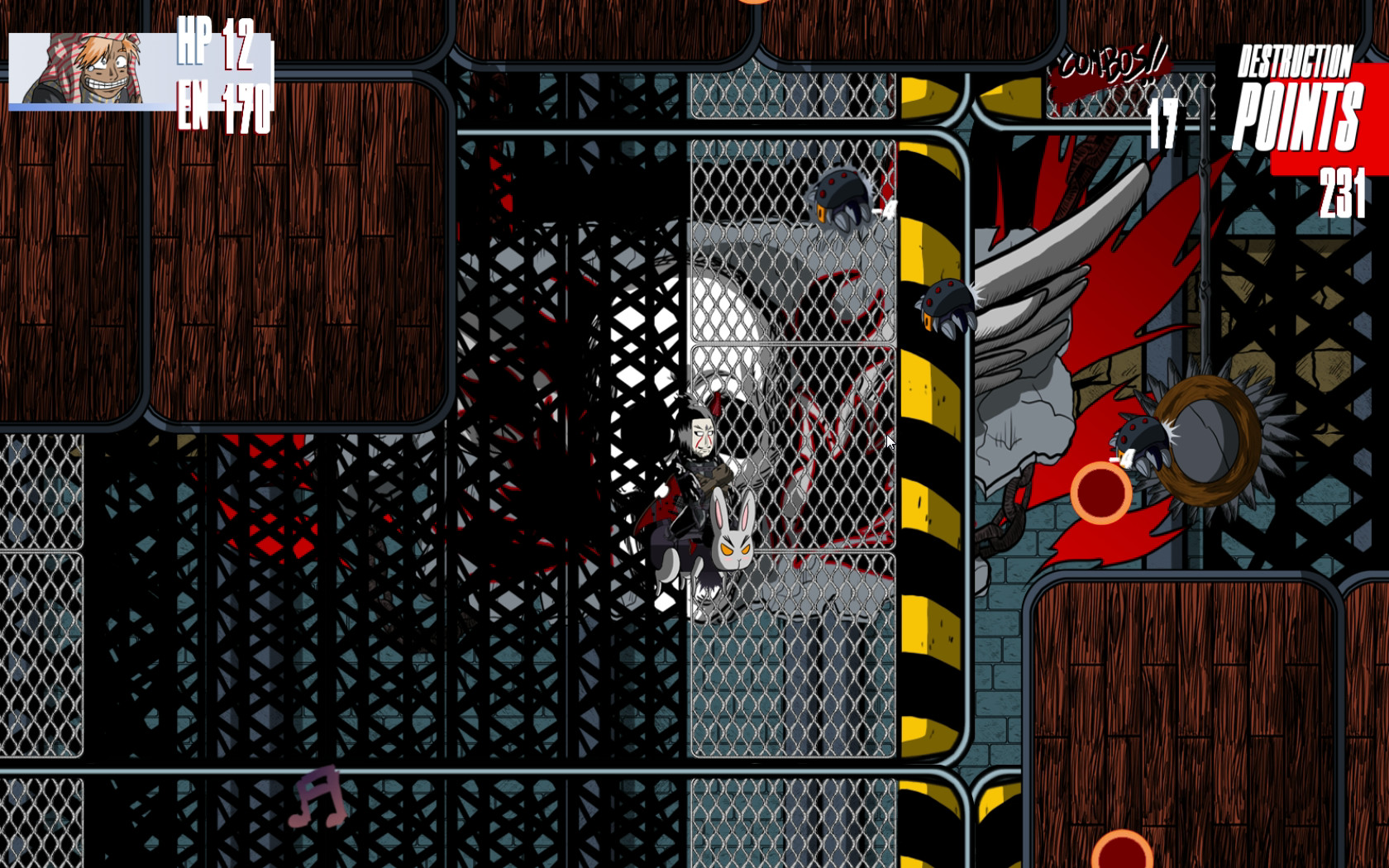
Task: Click the EN 170 energy counter
Action: [x=225, y=103]
